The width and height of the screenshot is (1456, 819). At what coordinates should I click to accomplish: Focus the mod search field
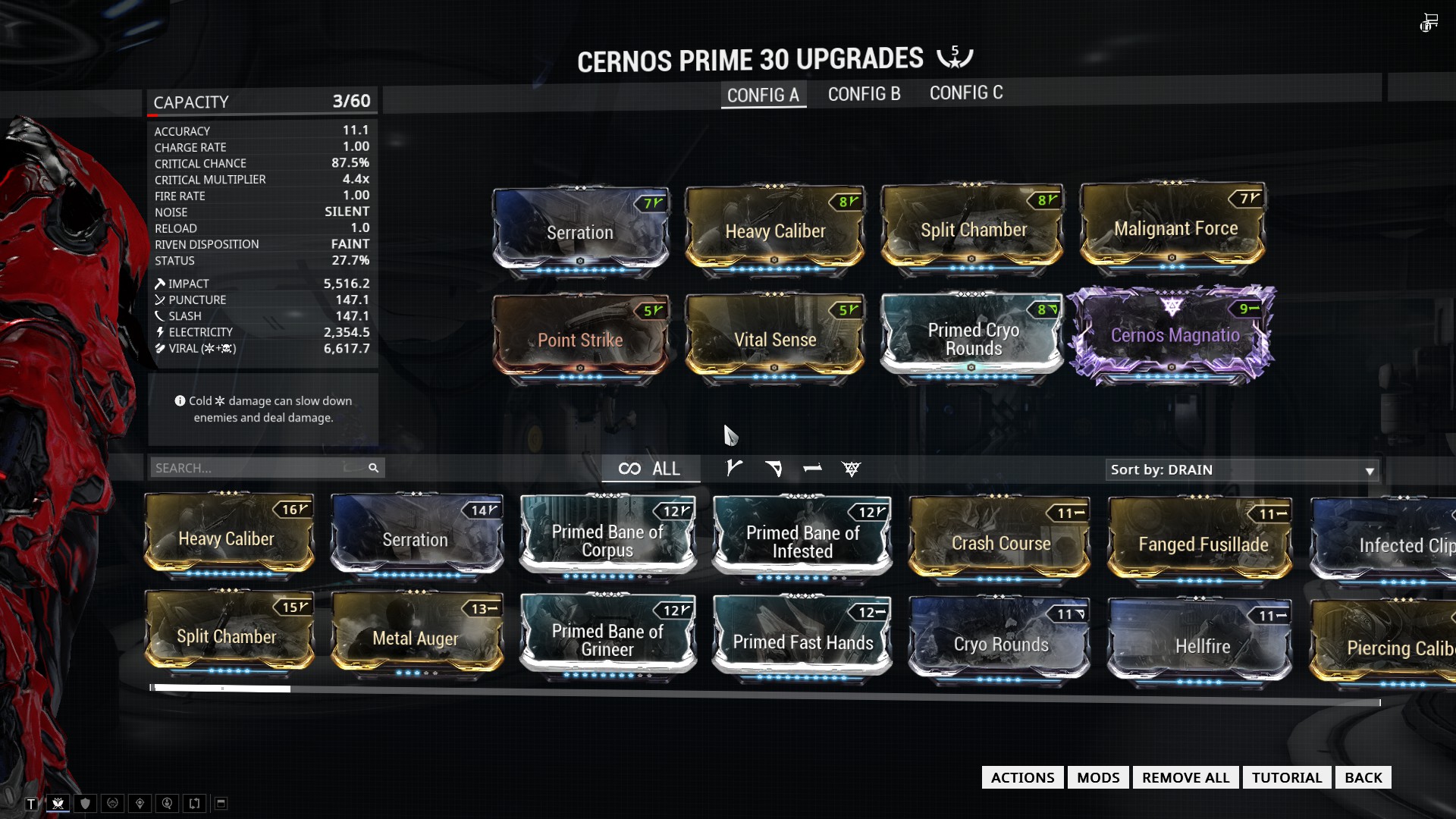(x=258, y=468)
